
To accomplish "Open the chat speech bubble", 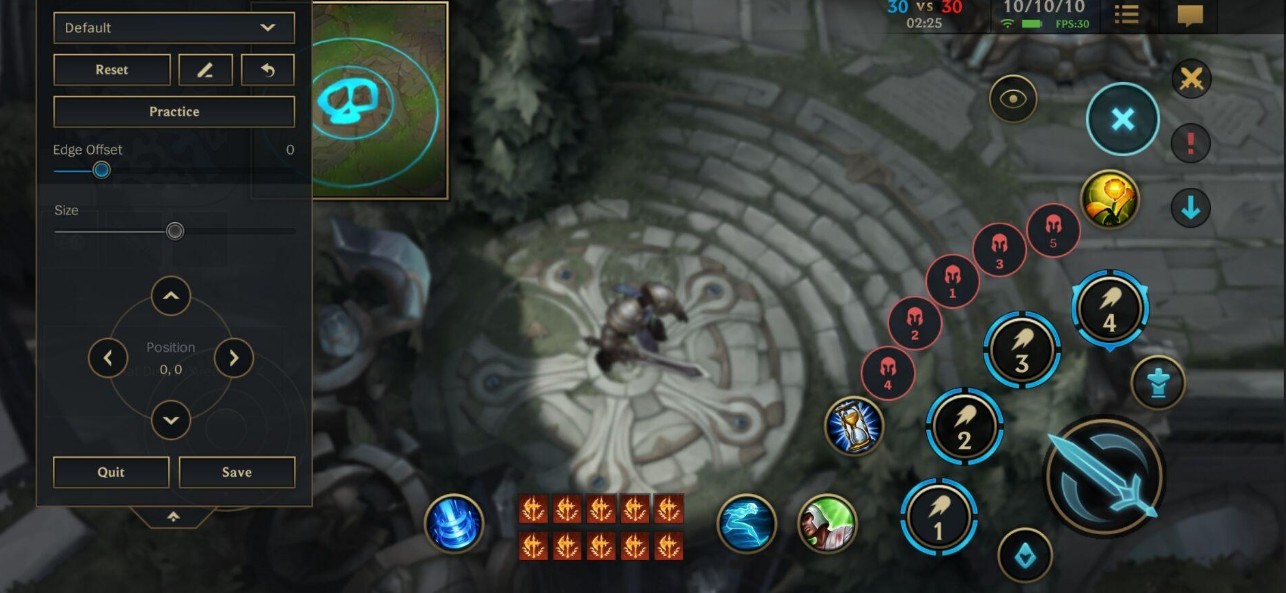I will [x=1190, y=15].
